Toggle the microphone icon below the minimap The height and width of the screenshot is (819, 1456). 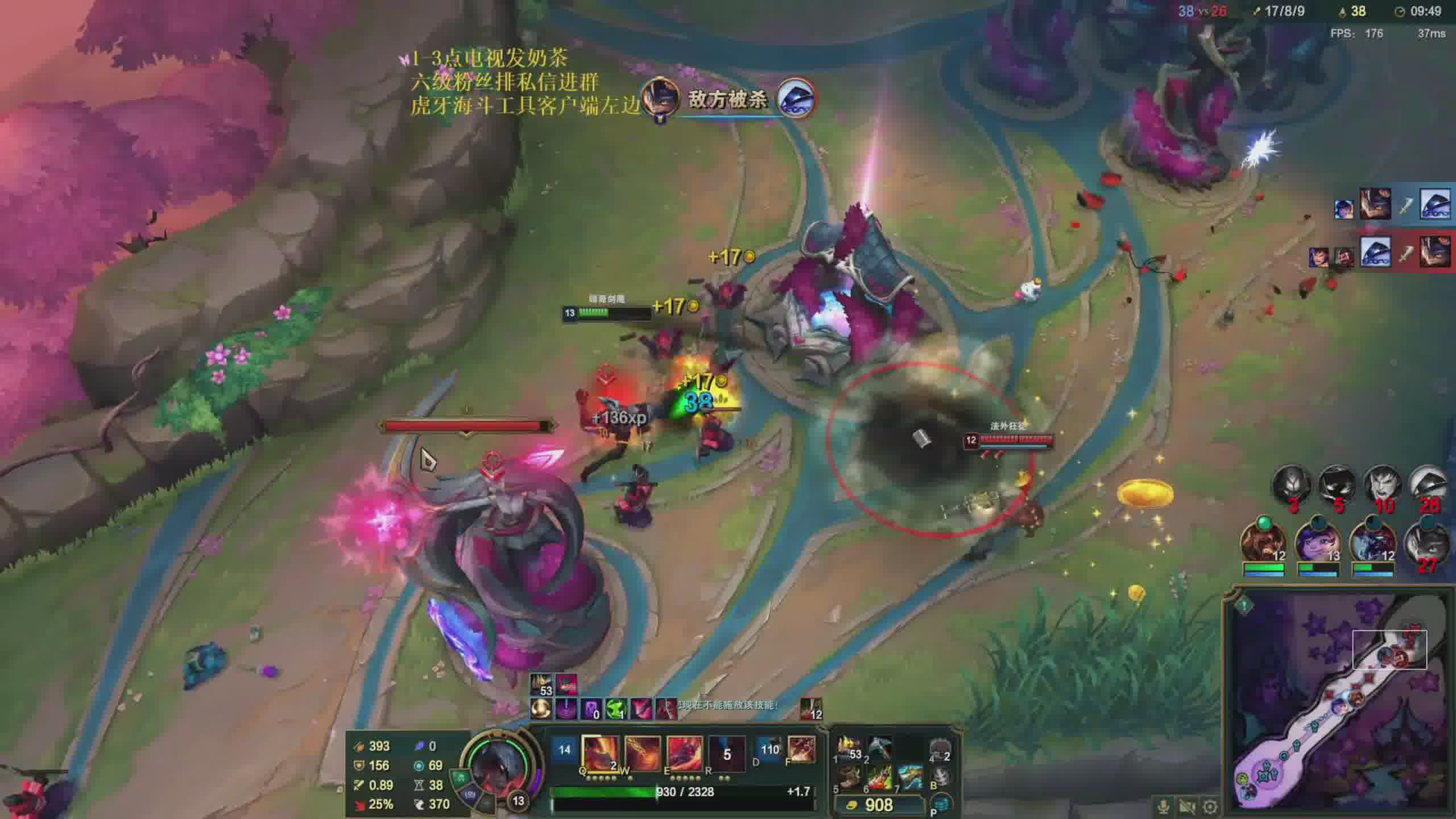coord(1163,806)
